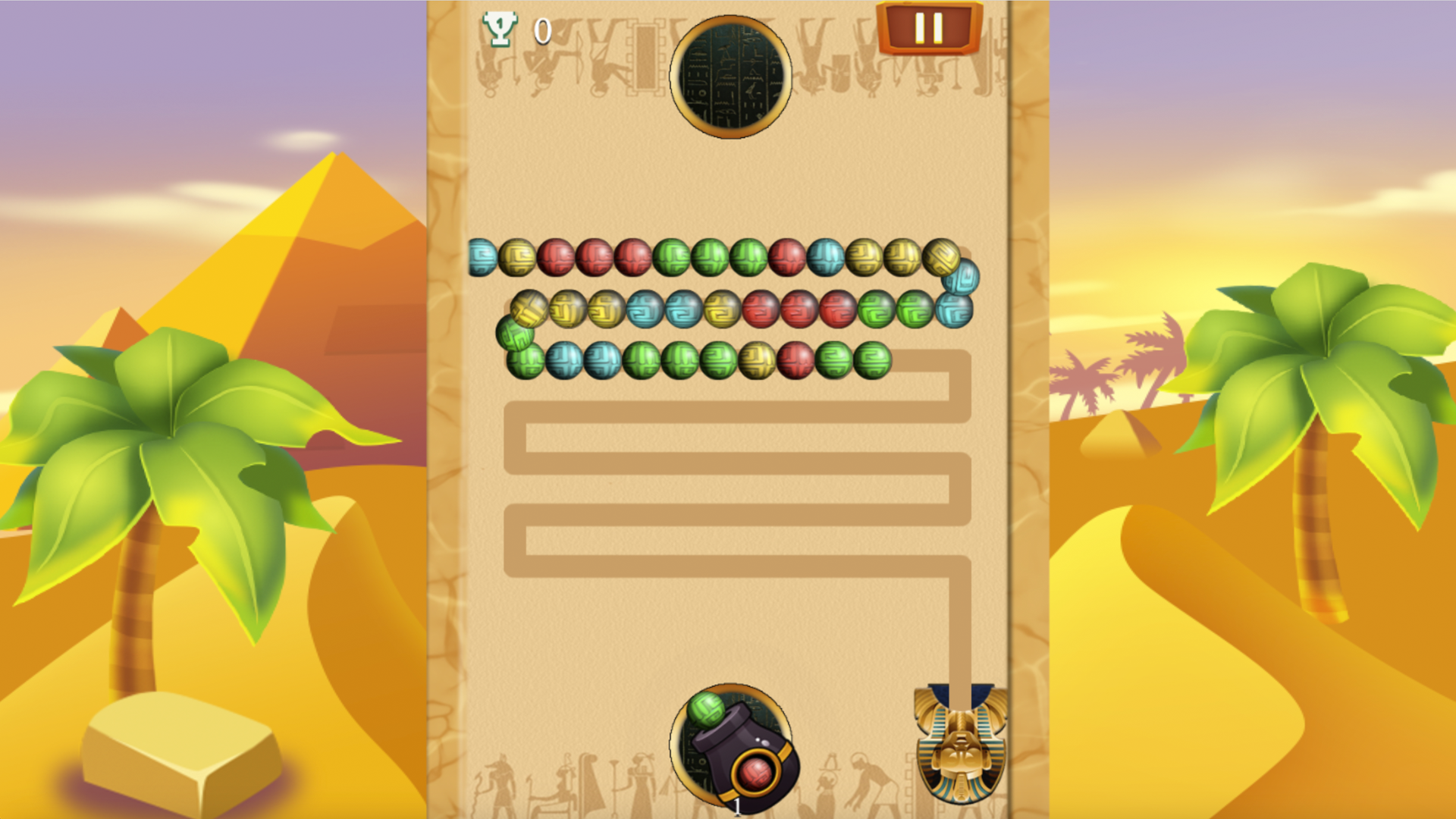Image resolution: width=1456 pixels, height=819 pixels.
Task: Click the trophy score icon
Action: (x=500, y=27)
